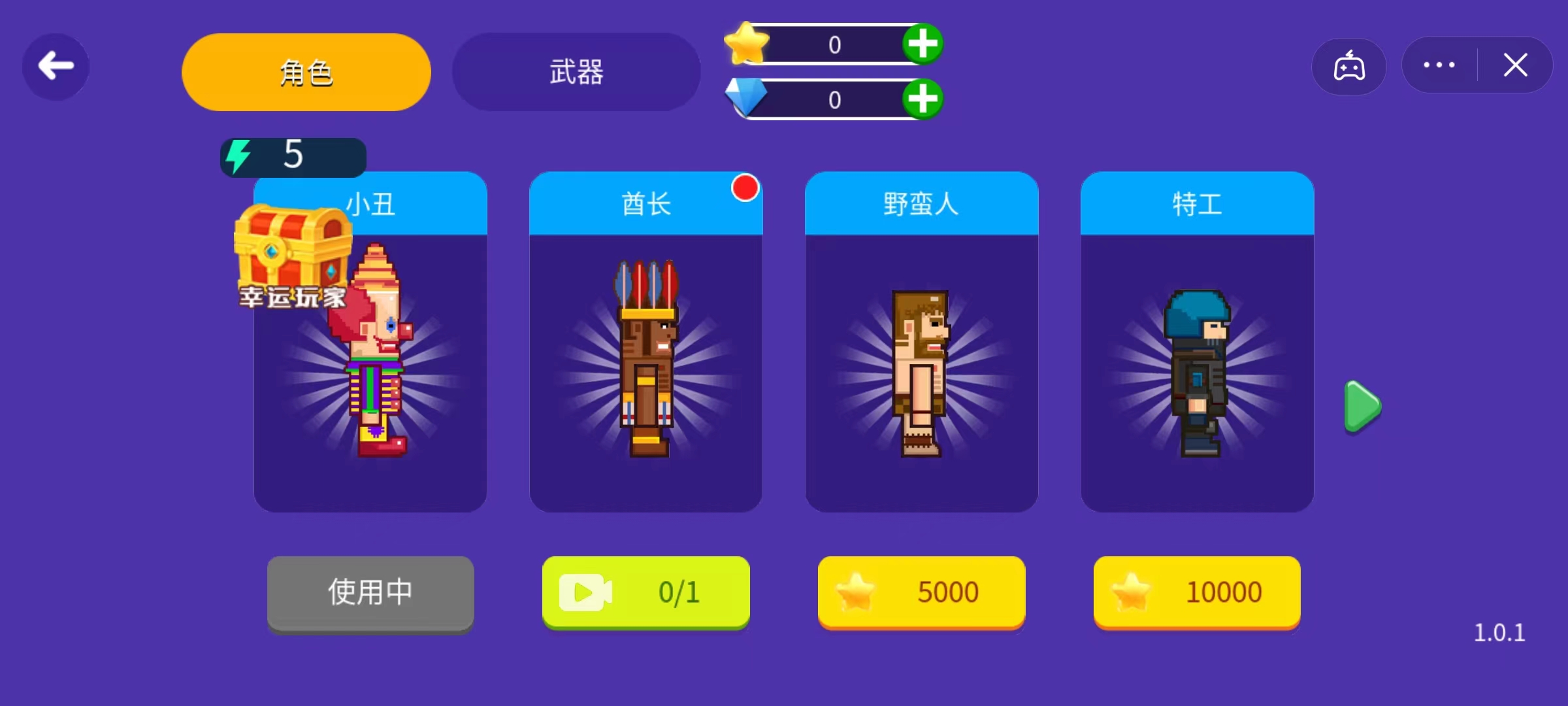
Task: Click the red dot on 酋长 card
Action: pos(744,188)
